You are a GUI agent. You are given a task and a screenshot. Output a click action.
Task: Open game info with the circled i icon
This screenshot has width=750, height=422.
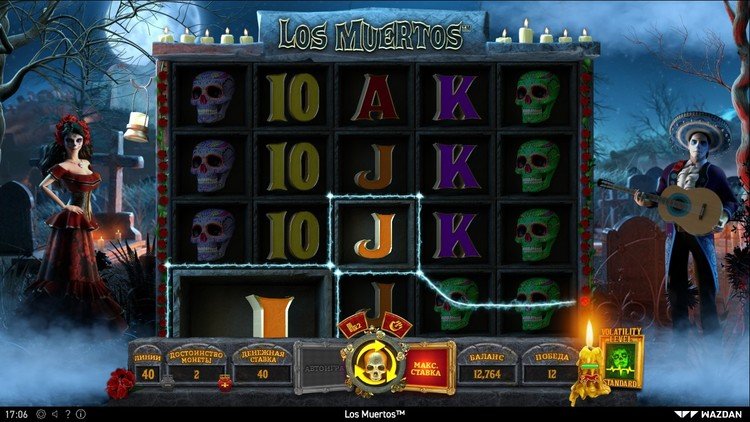click(80, 413)
